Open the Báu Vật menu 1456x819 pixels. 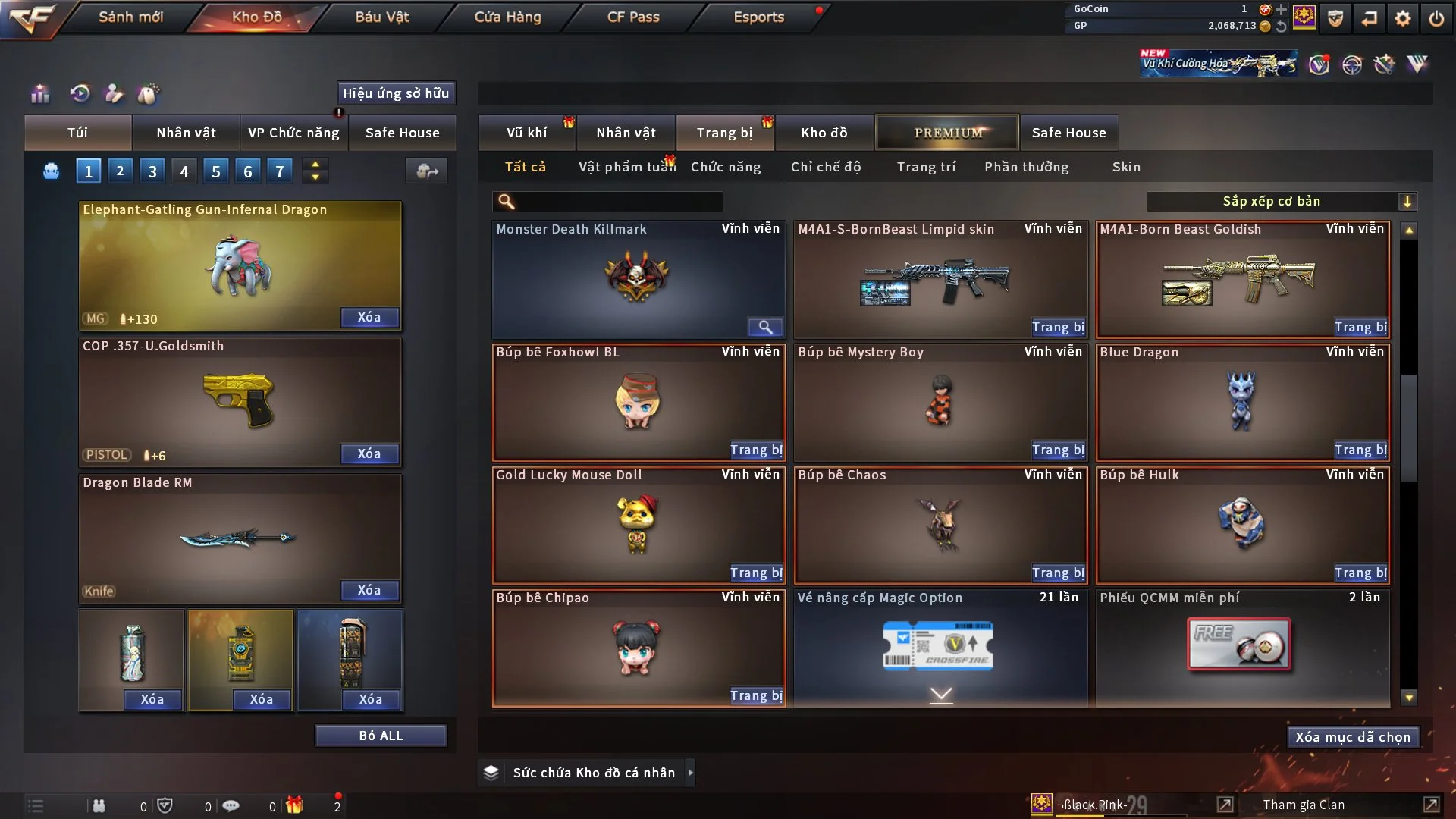click(x=381, y=17)
